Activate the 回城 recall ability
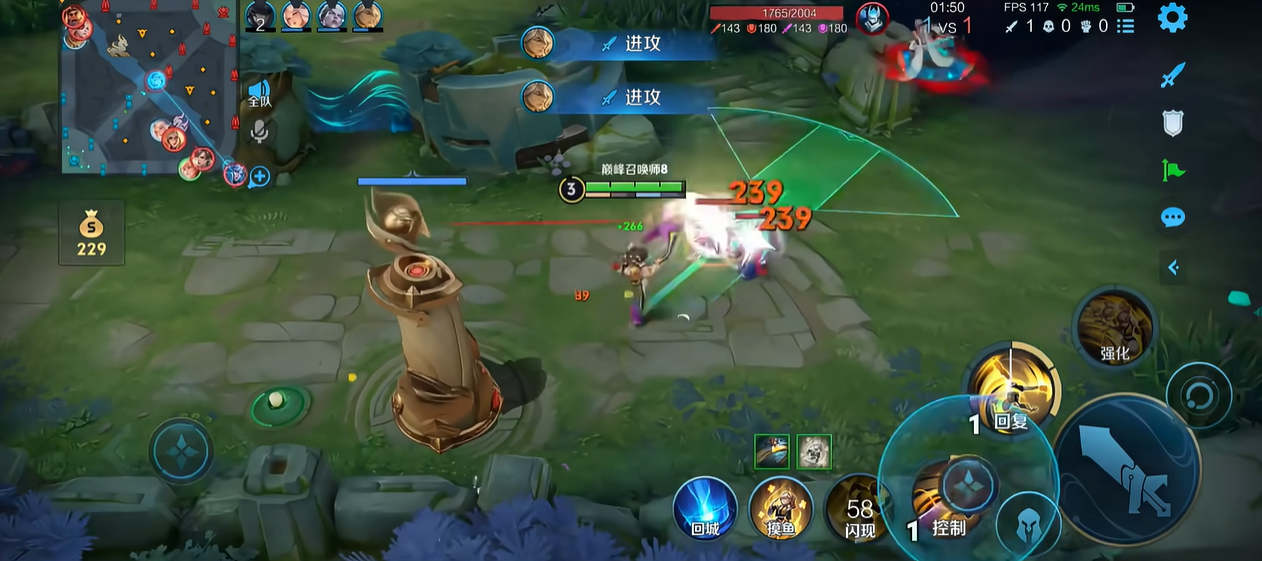 [705, 508]
